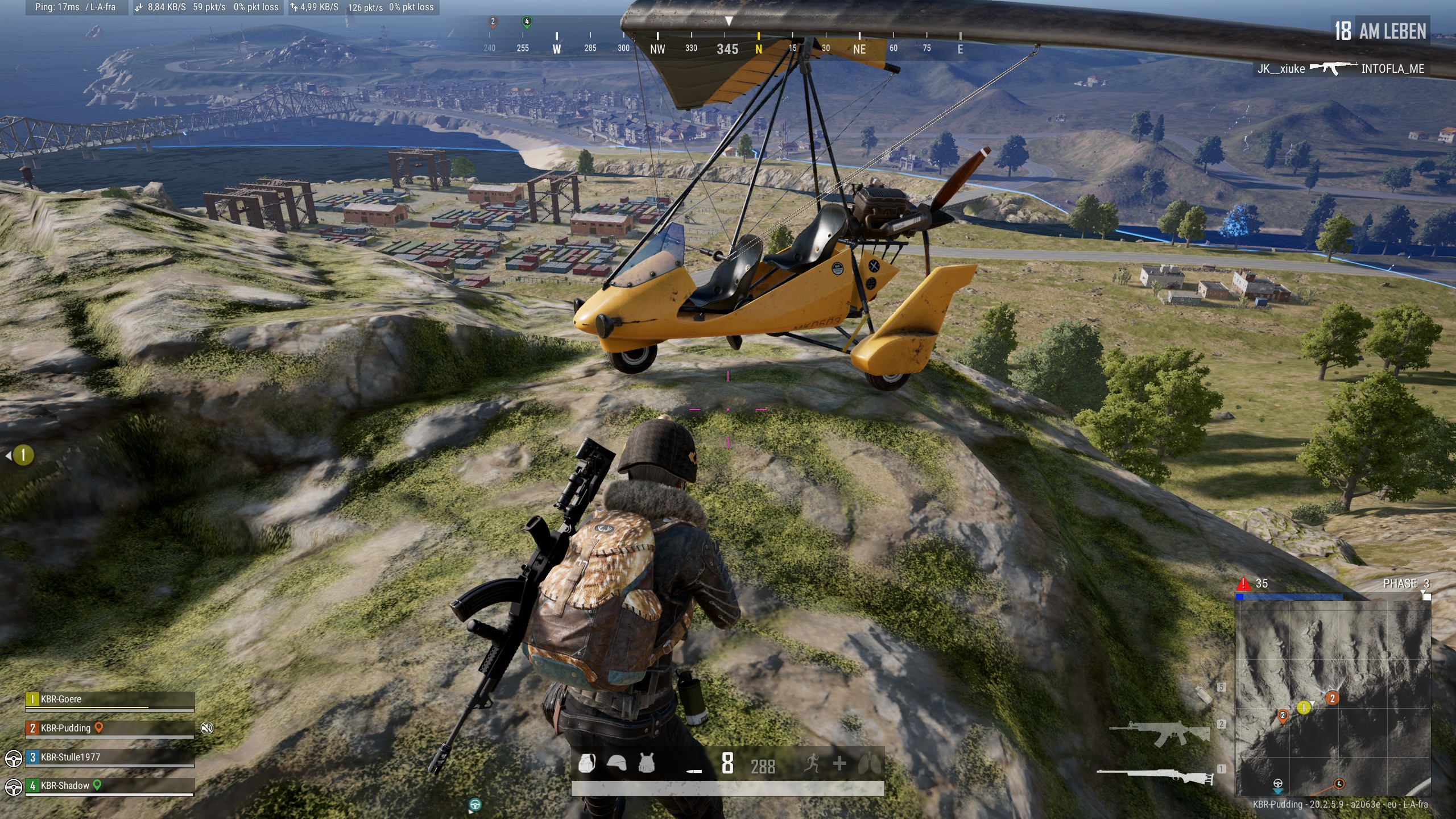The width and height of the screenshot is (1456, 819).
Task: Pick KBR-Shadow in the team list
Action: 65,785
